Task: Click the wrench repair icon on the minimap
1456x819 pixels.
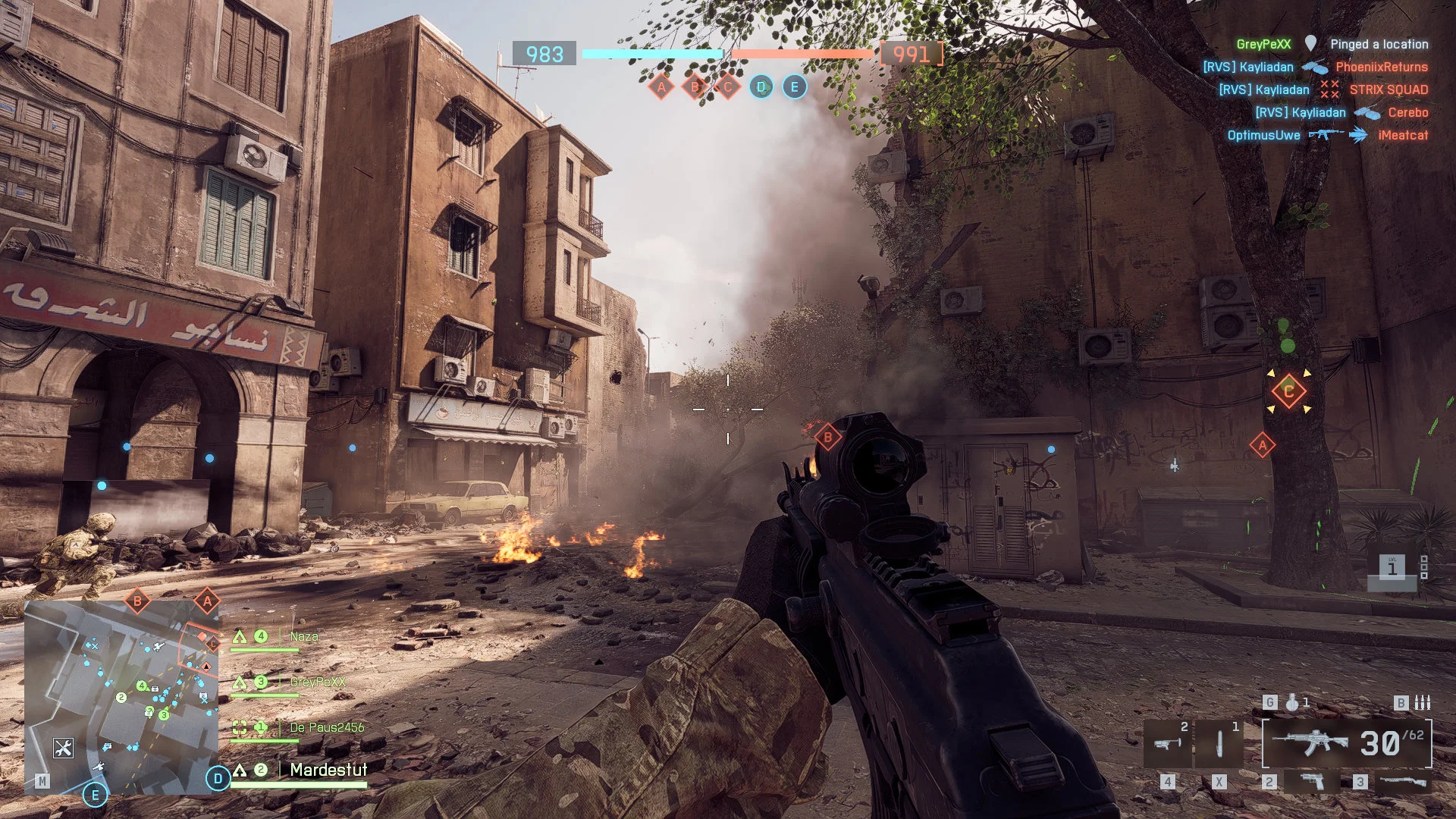Action: point(63,748)
